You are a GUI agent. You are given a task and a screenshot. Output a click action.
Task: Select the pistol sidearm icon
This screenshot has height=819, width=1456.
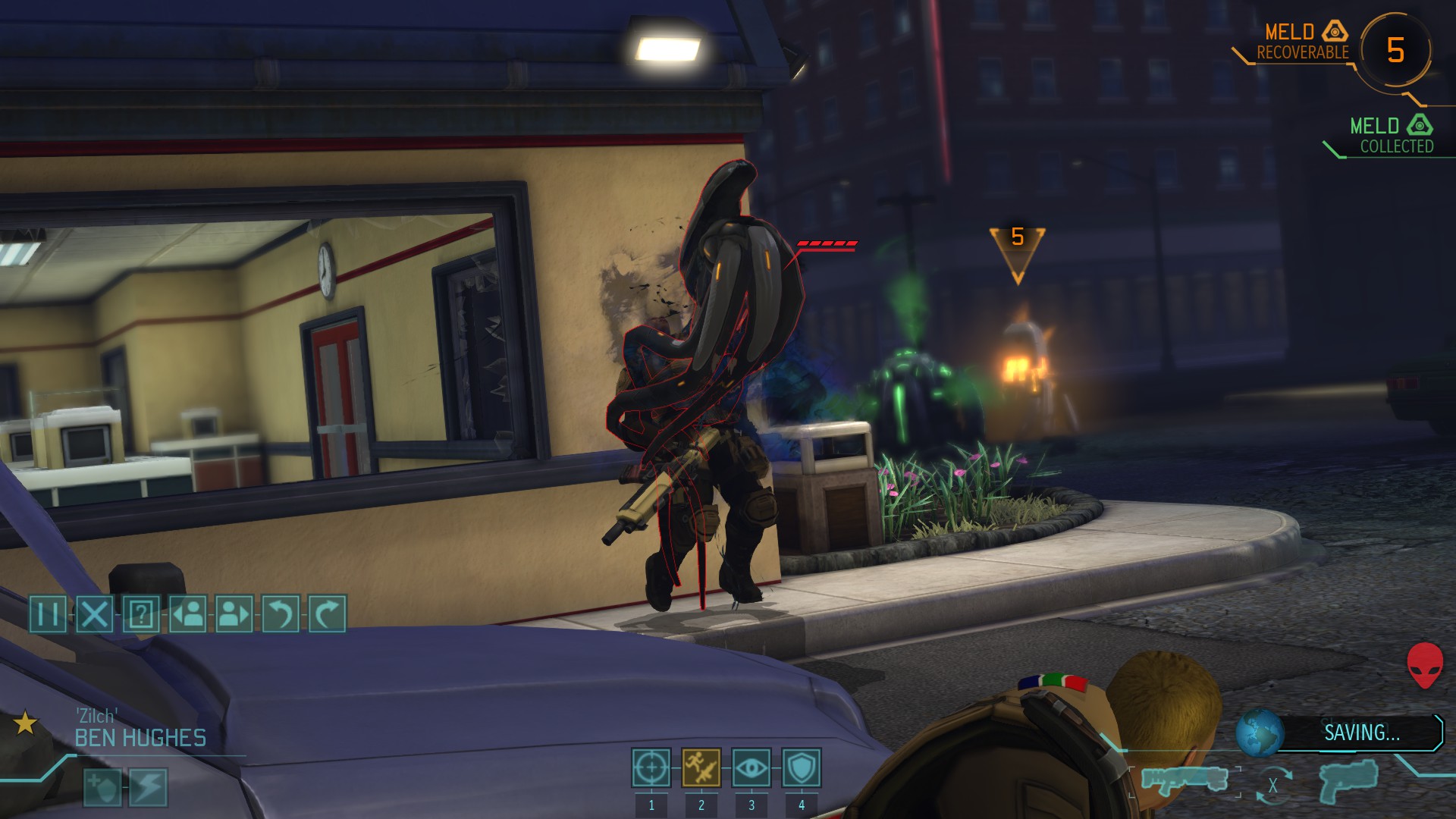[1348, 781]
